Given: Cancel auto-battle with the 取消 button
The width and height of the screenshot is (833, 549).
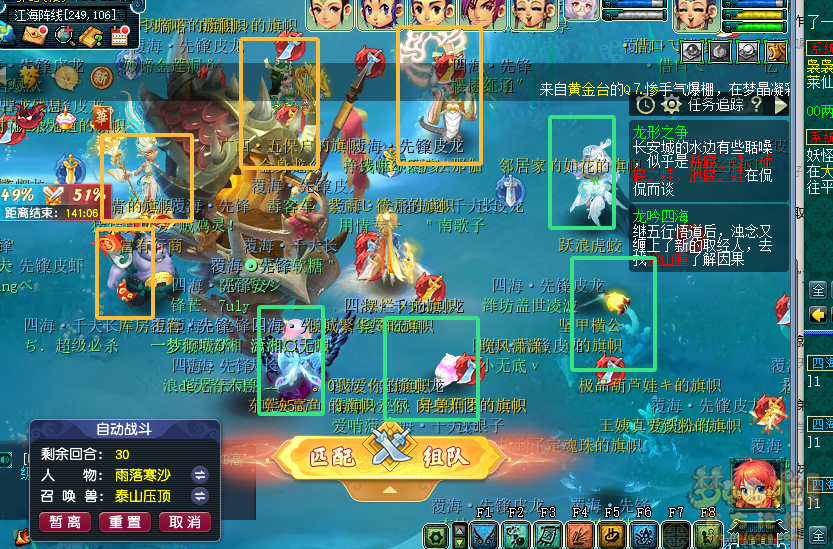Looking at the screenshot, I should (x=185, y=522).
